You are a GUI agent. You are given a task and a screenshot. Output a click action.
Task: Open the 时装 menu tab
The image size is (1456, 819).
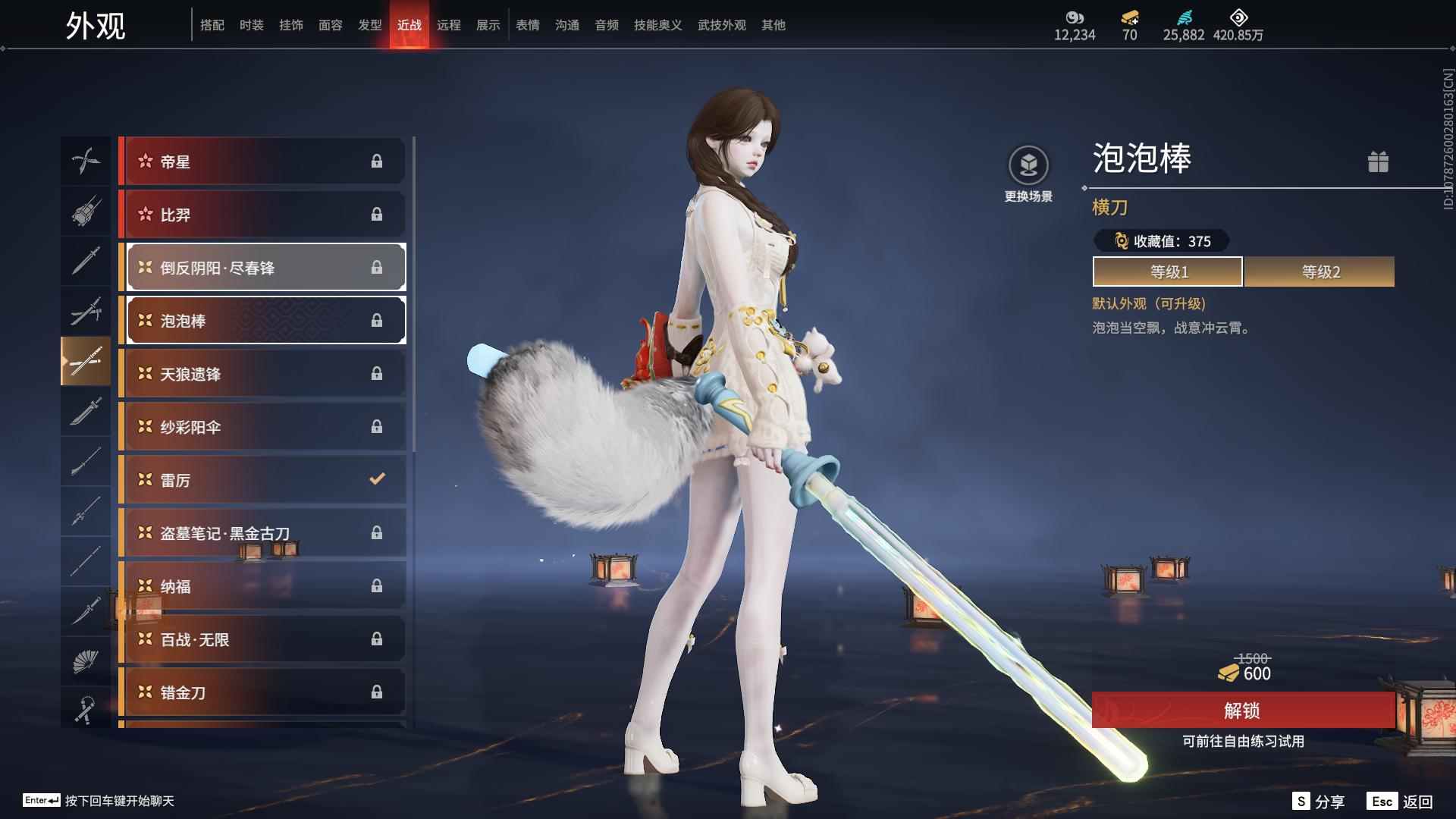(x=251, y=24)
